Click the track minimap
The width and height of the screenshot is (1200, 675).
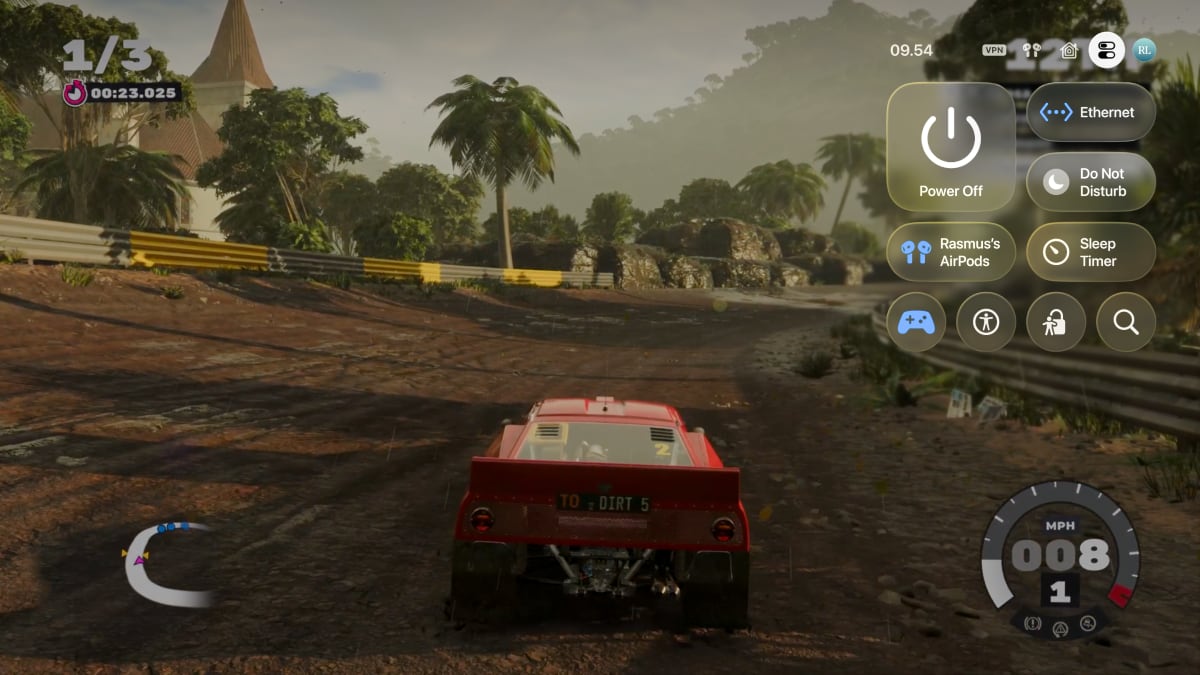(x=166, y=564)
